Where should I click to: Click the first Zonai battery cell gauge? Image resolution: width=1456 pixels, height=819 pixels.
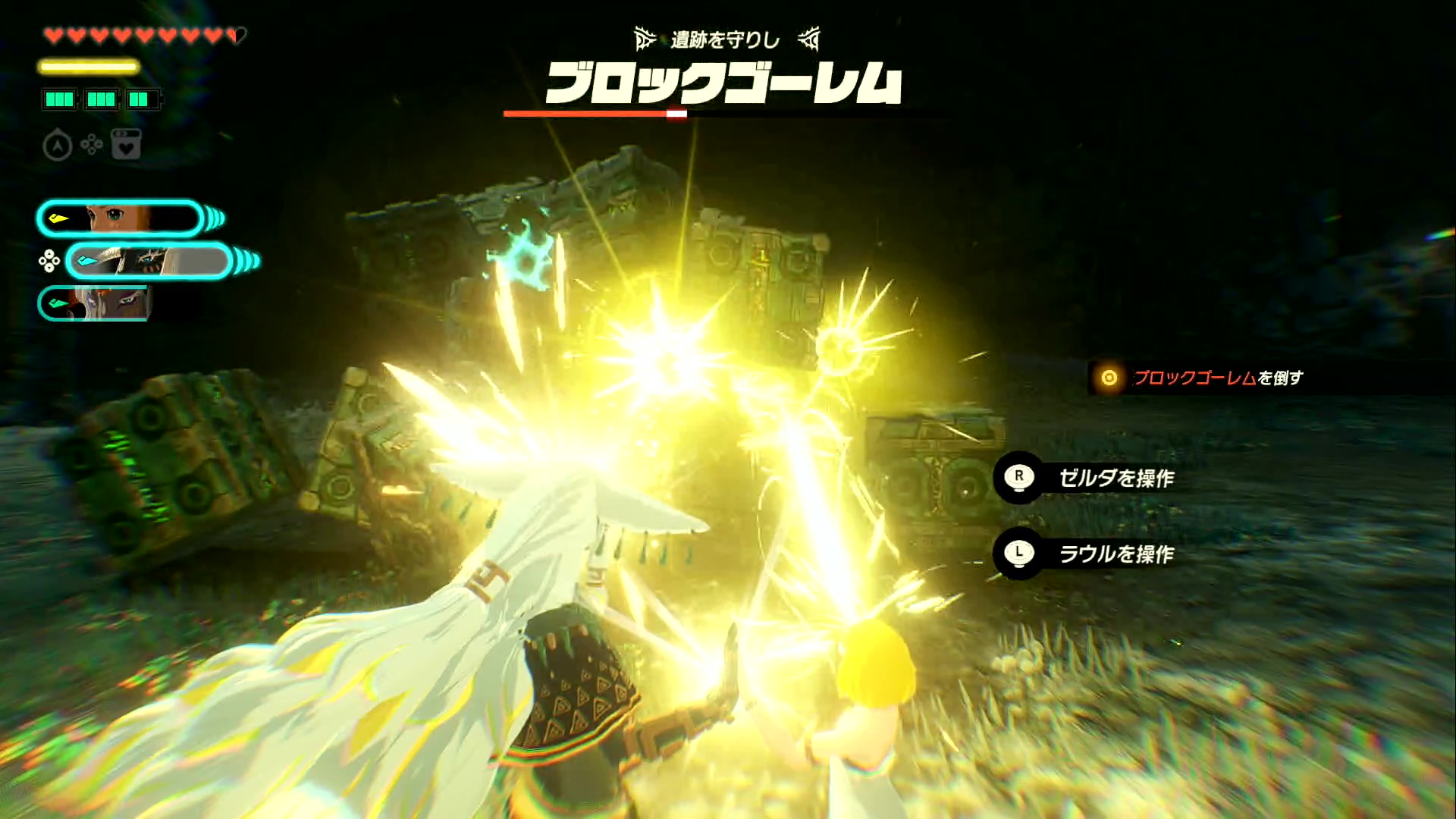pyautogui.click(x=59, y=99)
